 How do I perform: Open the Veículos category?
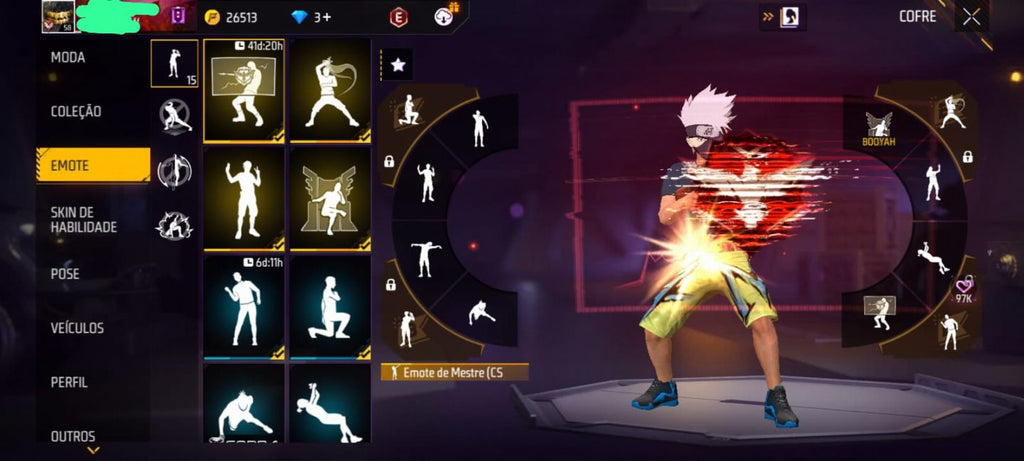[77, 328]
